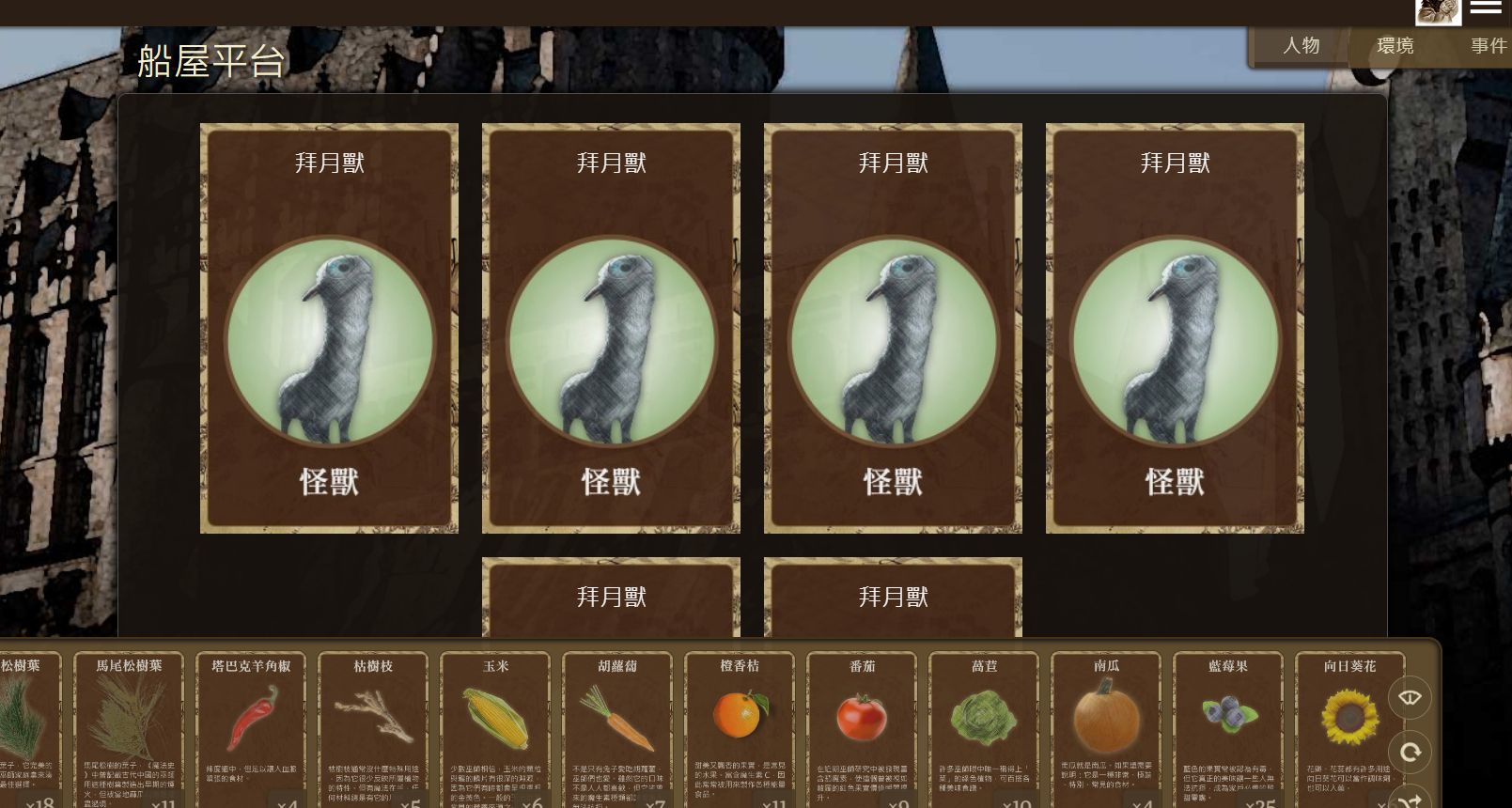Open the 環境 tab
1512x808 pixels.
pos(1395,46)
